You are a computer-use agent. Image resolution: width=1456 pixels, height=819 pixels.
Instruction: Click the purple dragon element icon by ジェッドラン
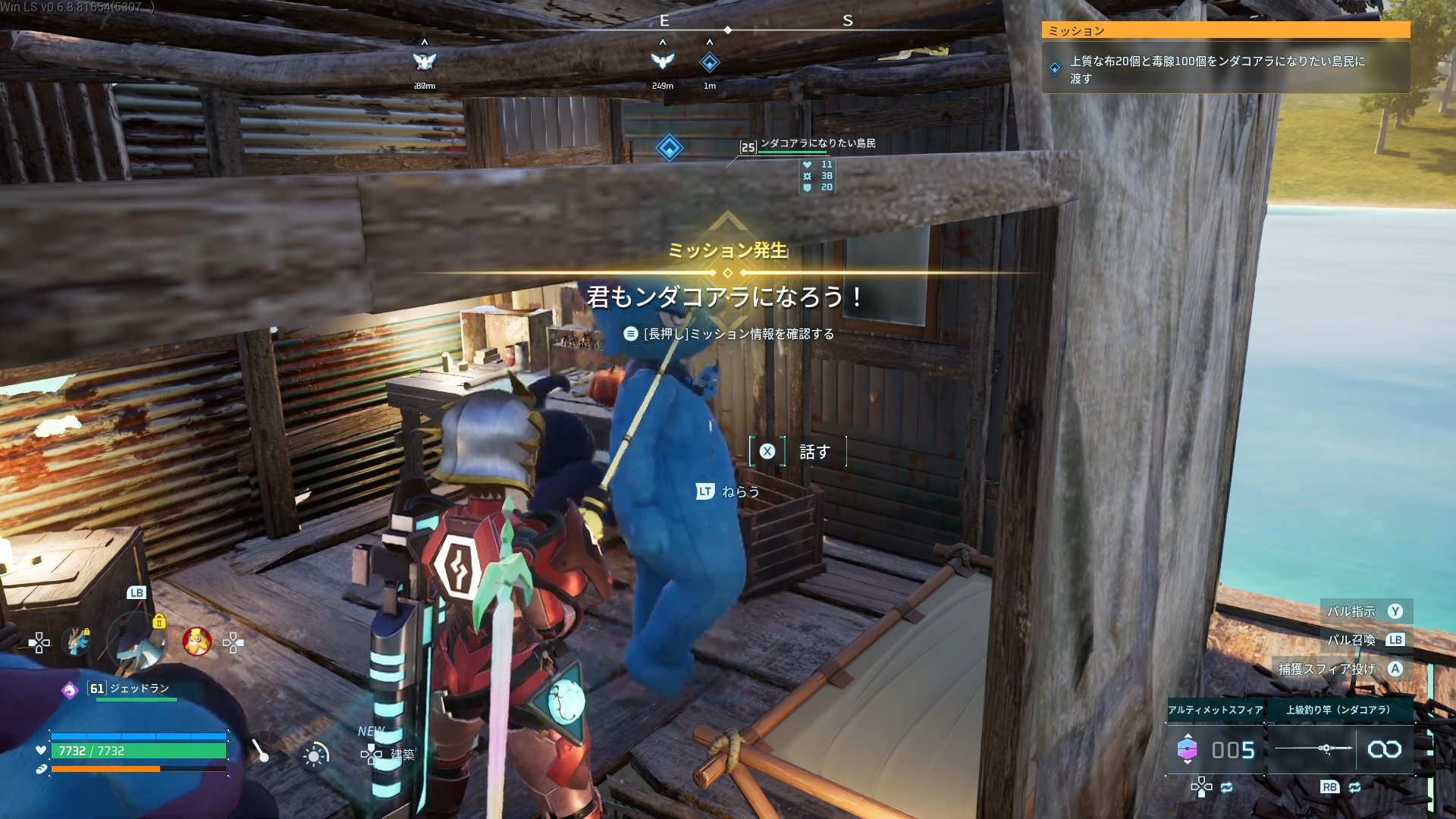click(70, 690)
